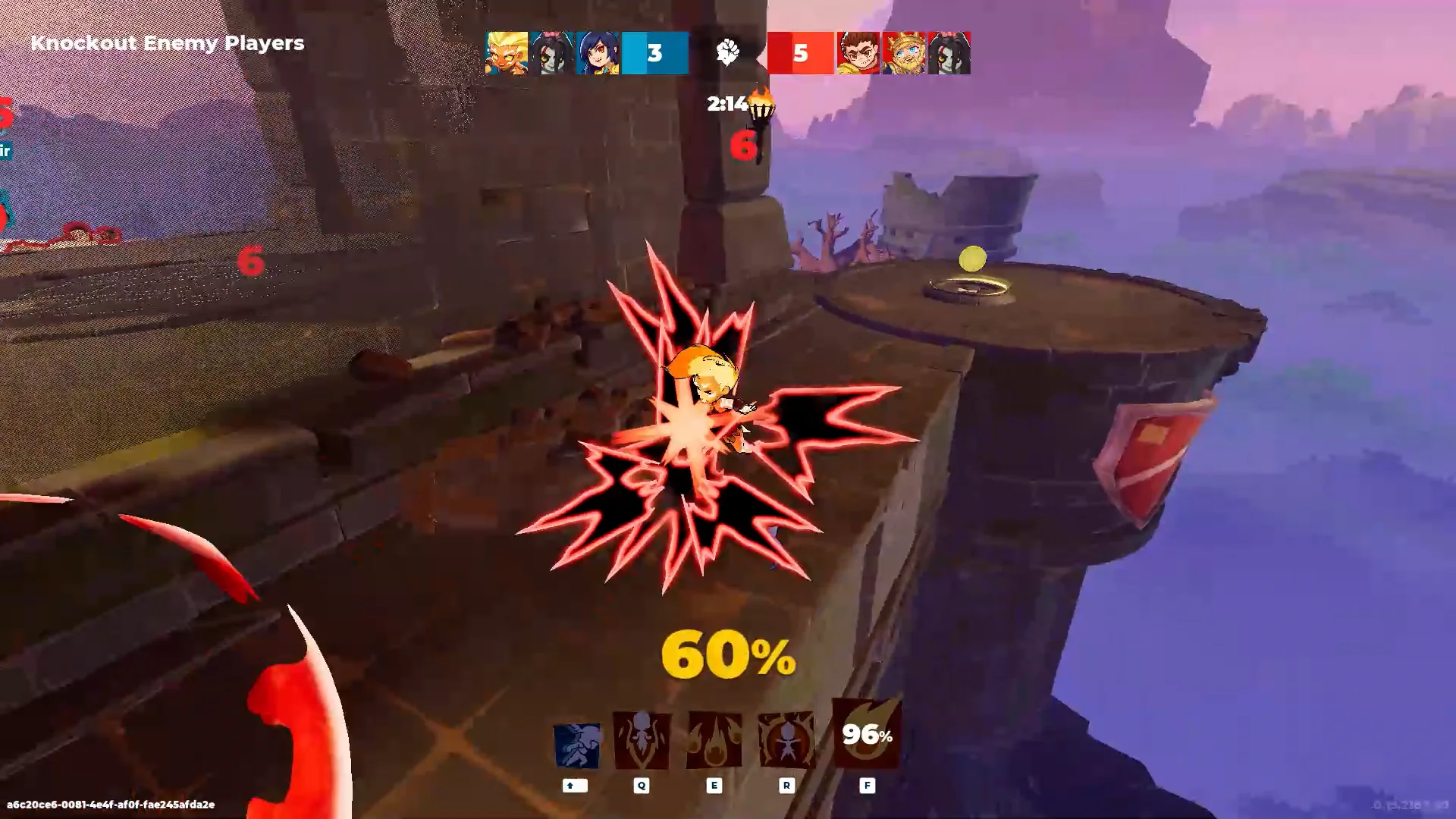Trigger the R fire-ring character ability
Viewport: 1456px width, 819px height.
coord(786,741)
